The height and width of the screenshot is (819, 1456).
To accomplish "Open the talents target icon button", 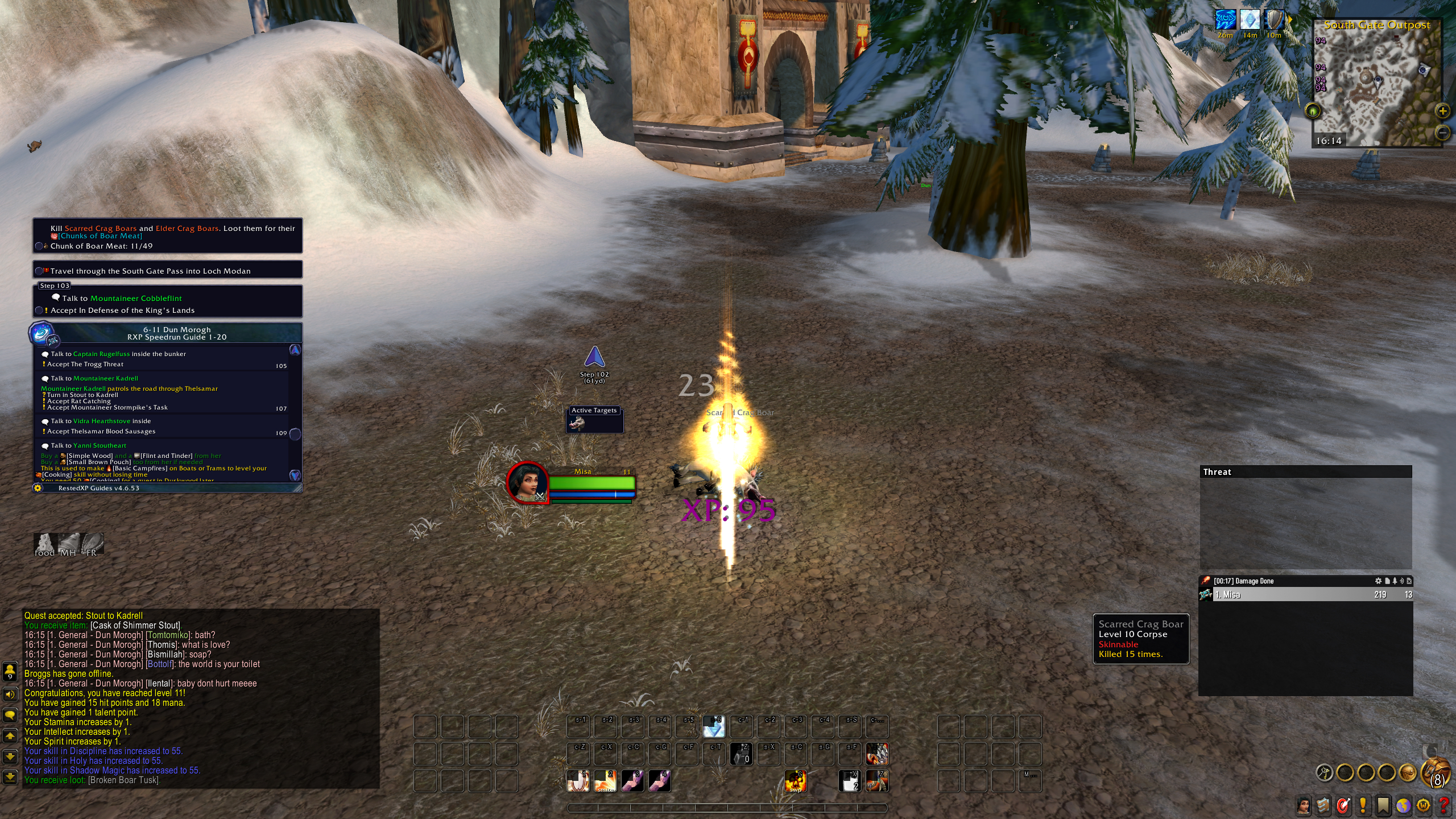I will pos(1343,805).
